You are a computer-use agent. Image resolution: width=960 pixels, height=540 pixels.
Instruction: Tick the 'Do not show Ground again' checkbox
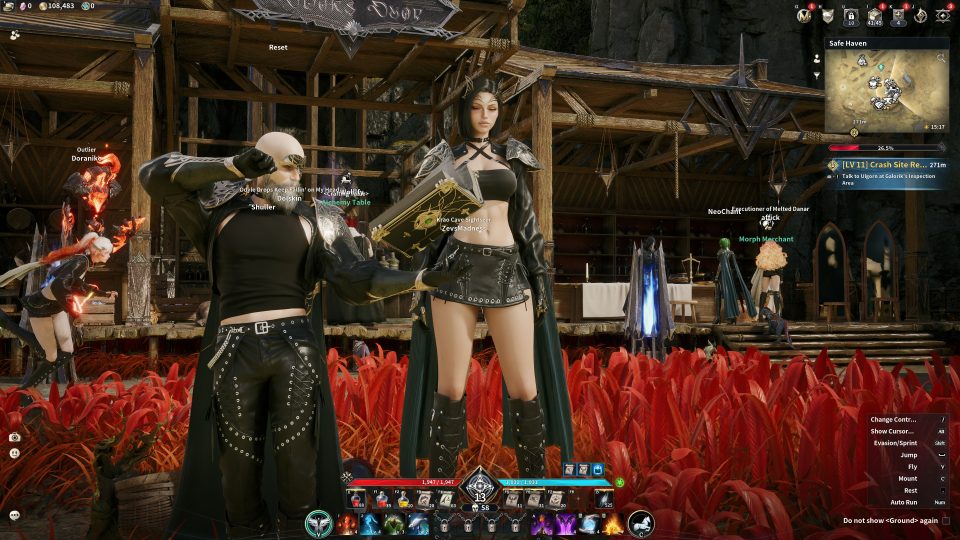(x=946, y=520)
